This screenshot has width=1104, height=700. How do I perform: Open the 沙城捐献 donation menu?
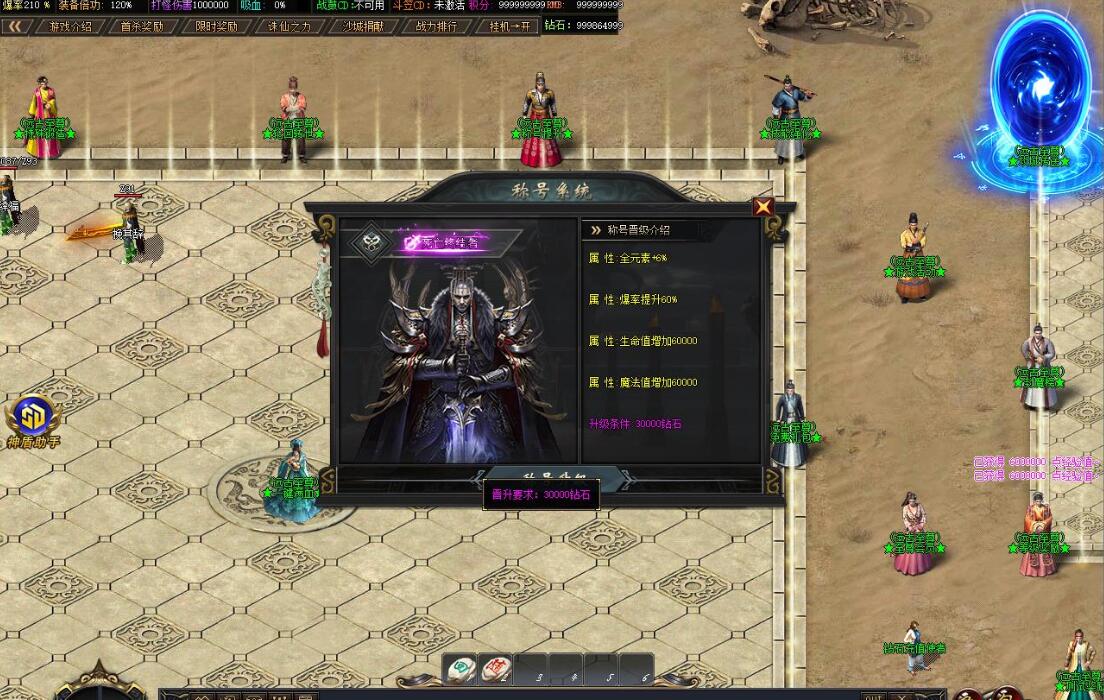click(x=363, y=26)
